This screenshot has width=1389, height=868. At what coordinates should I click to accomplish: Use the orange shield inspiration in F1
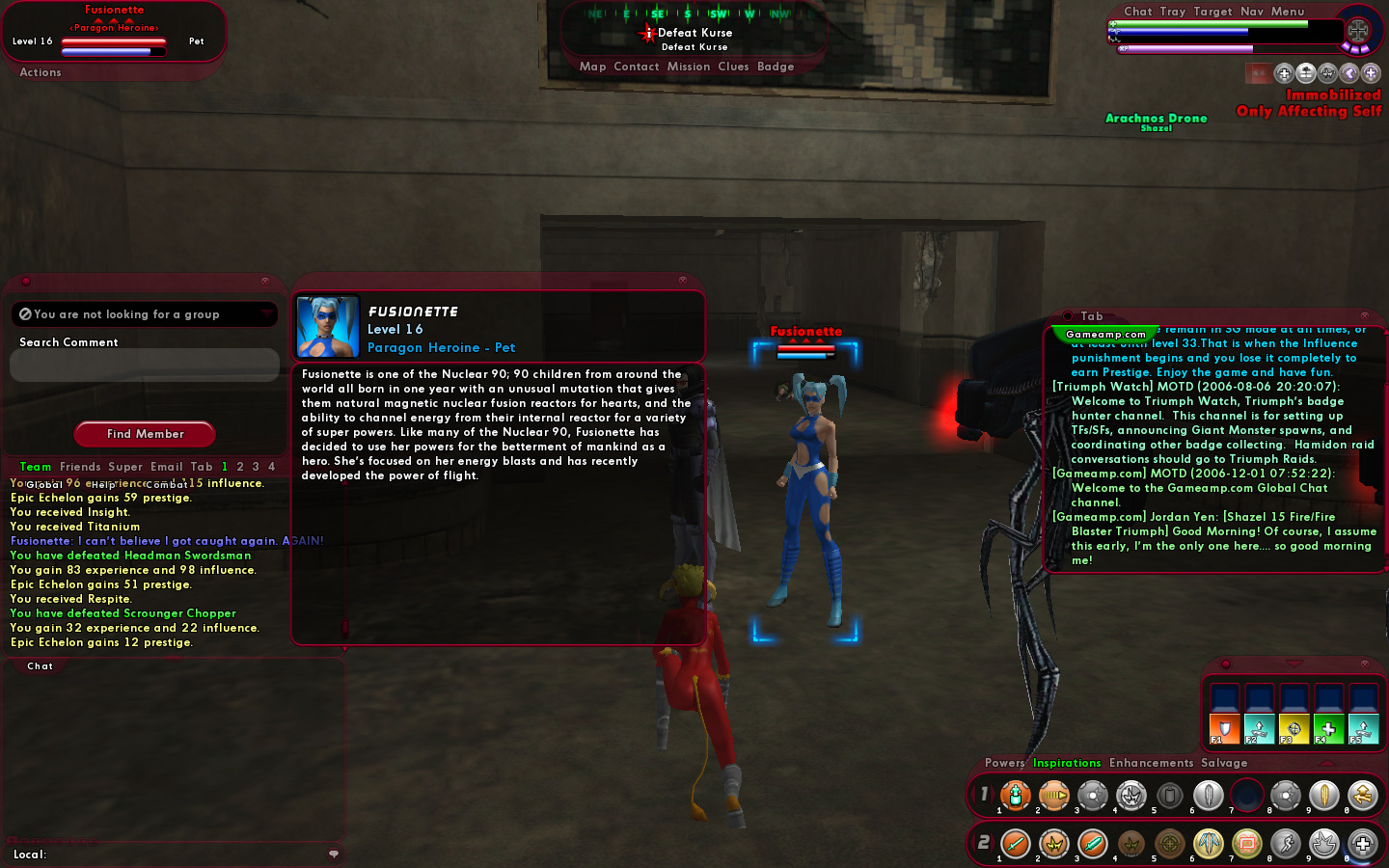click(1224, 729)
